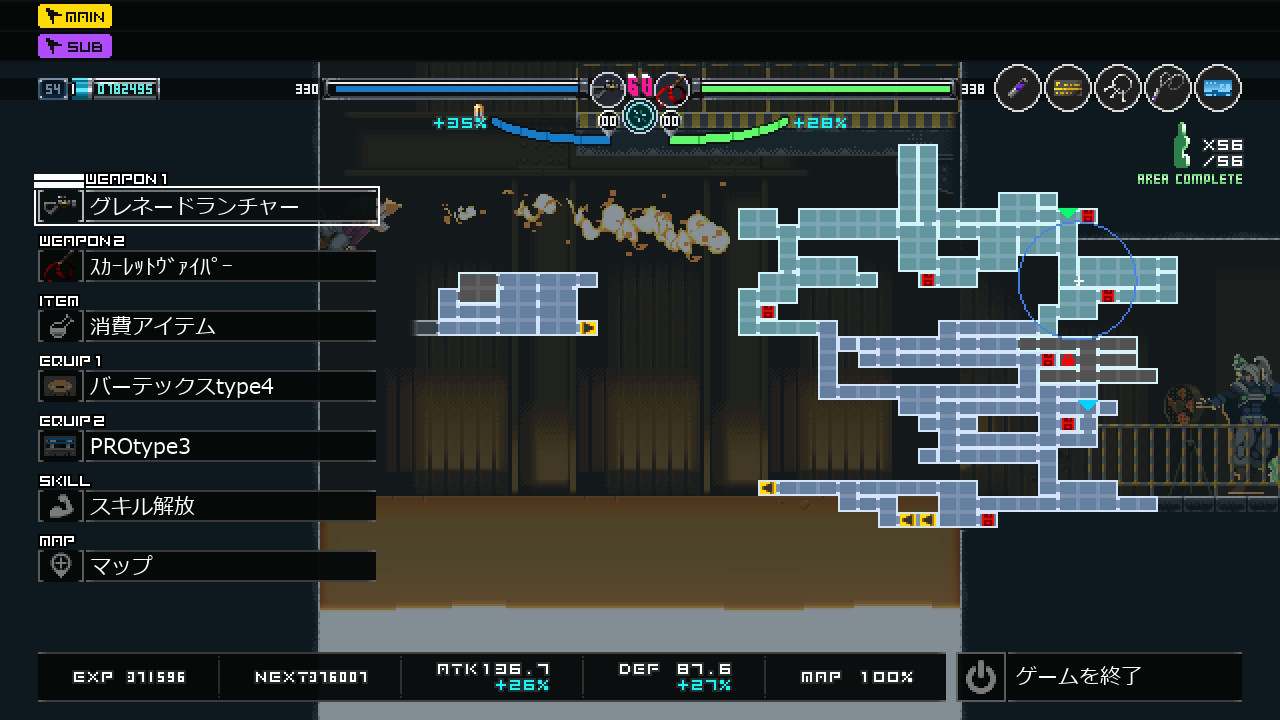Select the yellow arrow exit on the small map section
This screenshot has width=1280, height=720.
(588, 328)
